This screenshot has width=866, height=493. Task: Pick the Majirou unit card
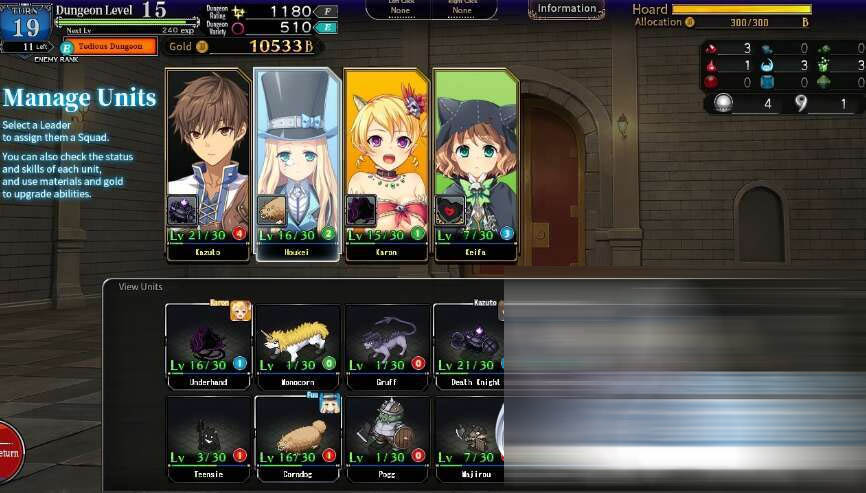pyautogui.click(x=468, y=435)
